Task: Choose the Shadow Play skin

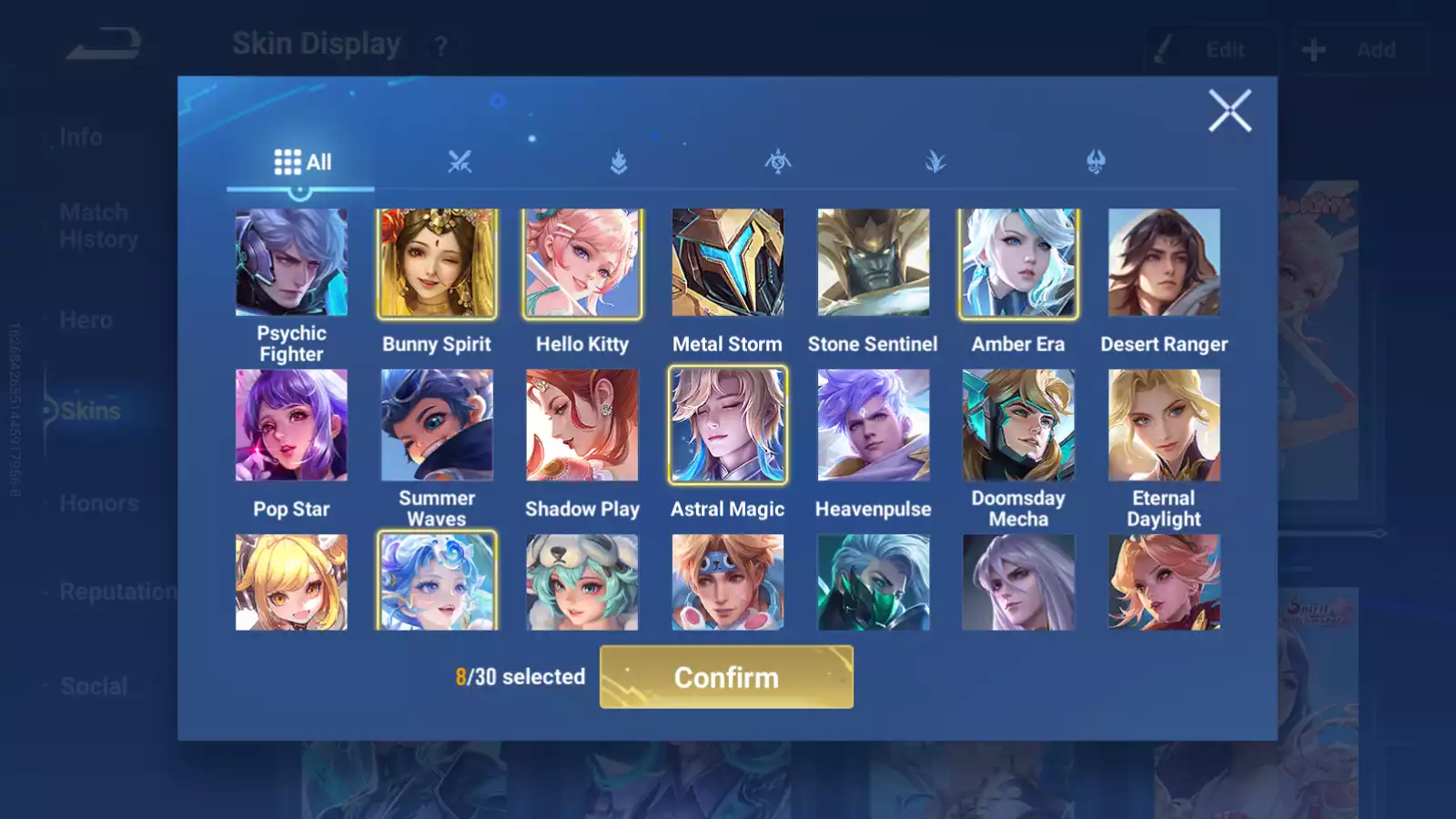Action: (582, 425)
